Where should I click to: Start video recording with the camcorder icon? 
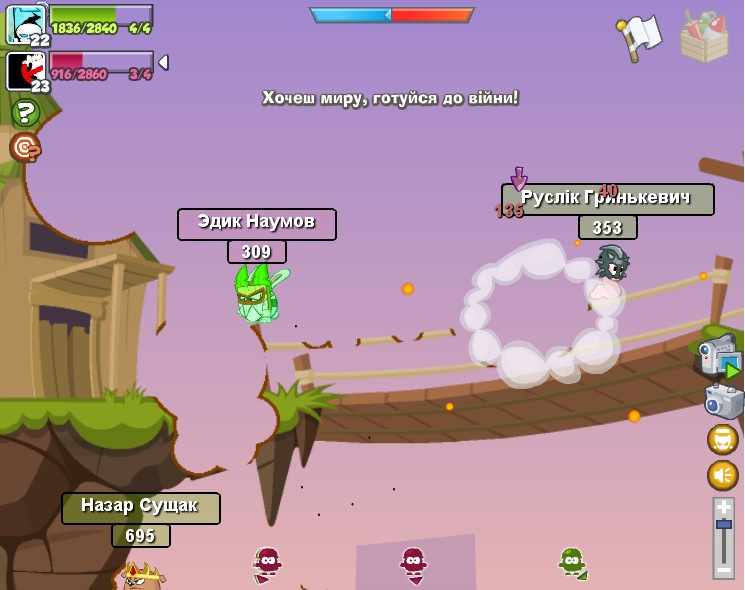click(719, 357)
